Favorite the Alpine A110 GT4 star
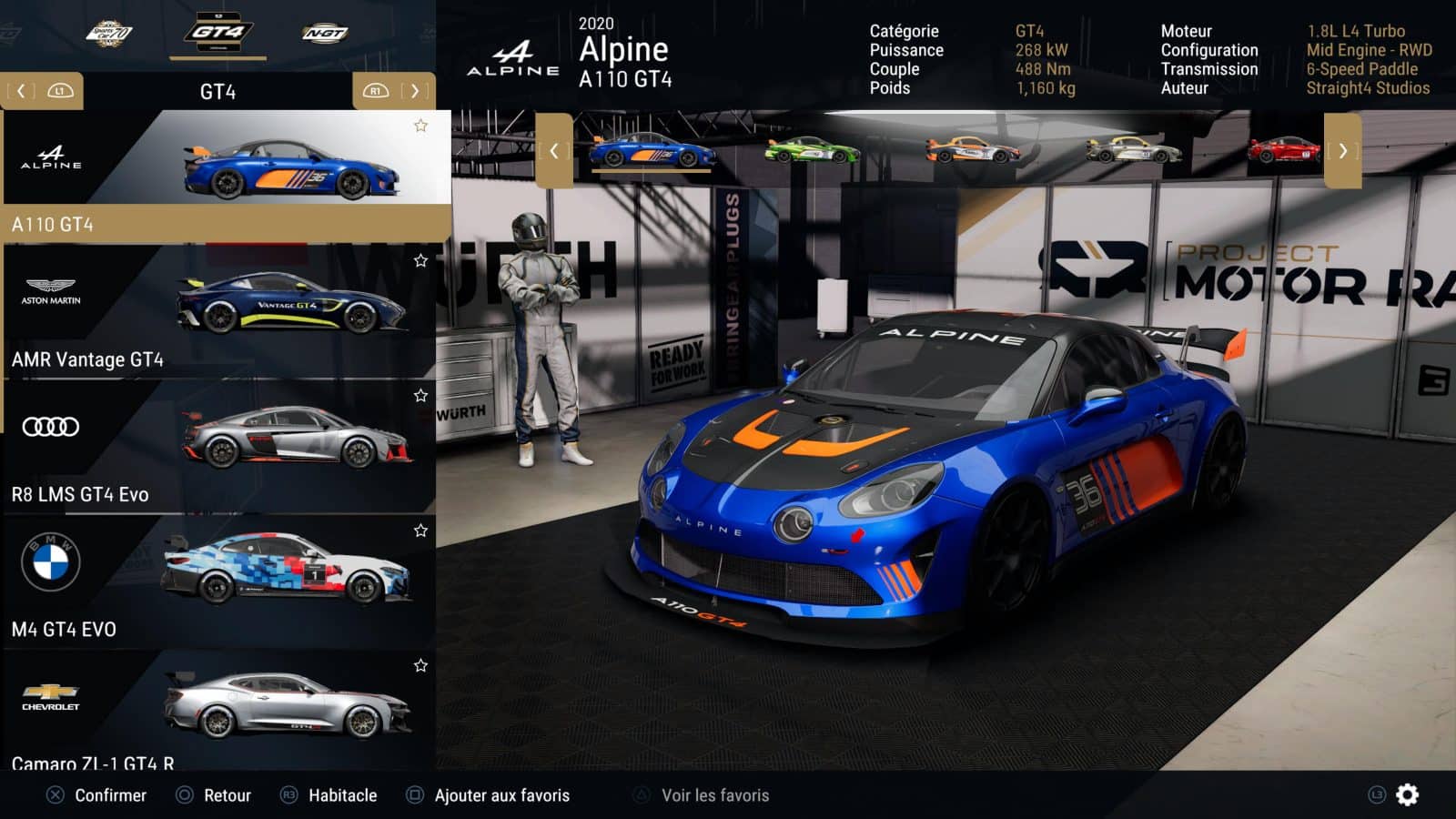Viewport: 1456px width, 819px height. (420, 126)
